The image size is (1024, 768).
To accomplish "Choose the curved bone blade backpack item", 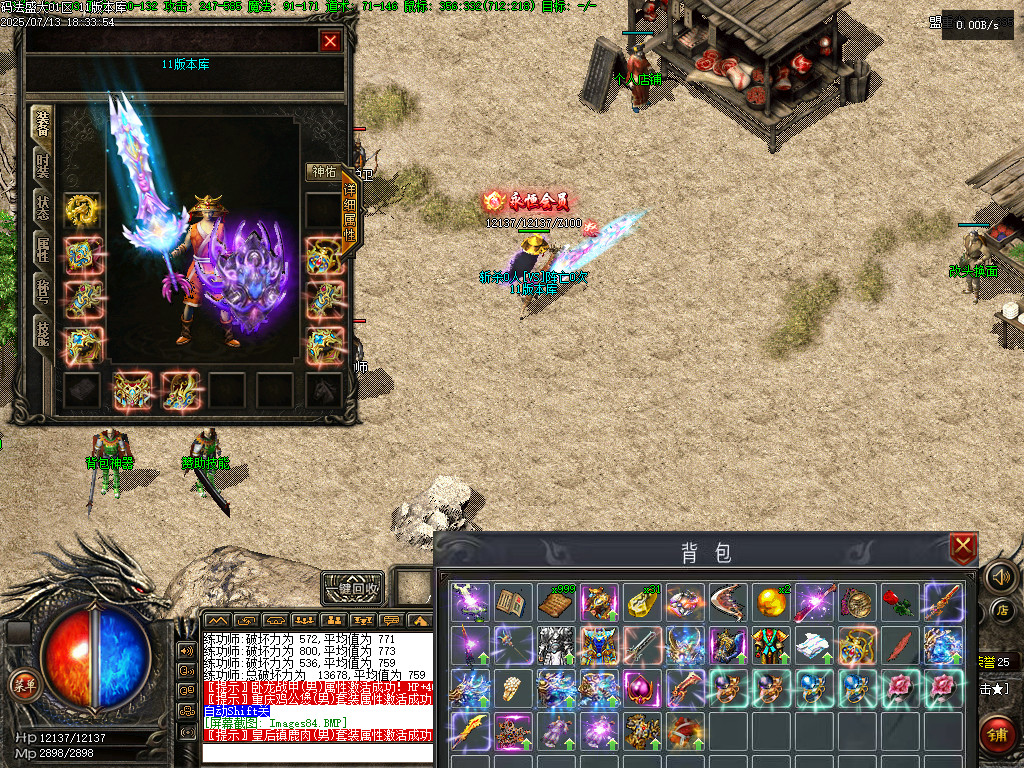I will point(727,602).
